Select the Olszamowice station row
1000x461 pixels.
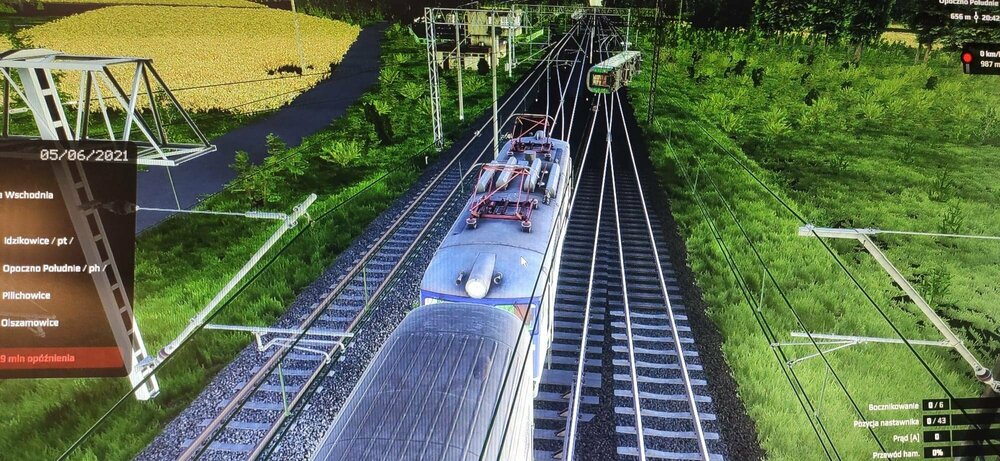tap(31, 323)
